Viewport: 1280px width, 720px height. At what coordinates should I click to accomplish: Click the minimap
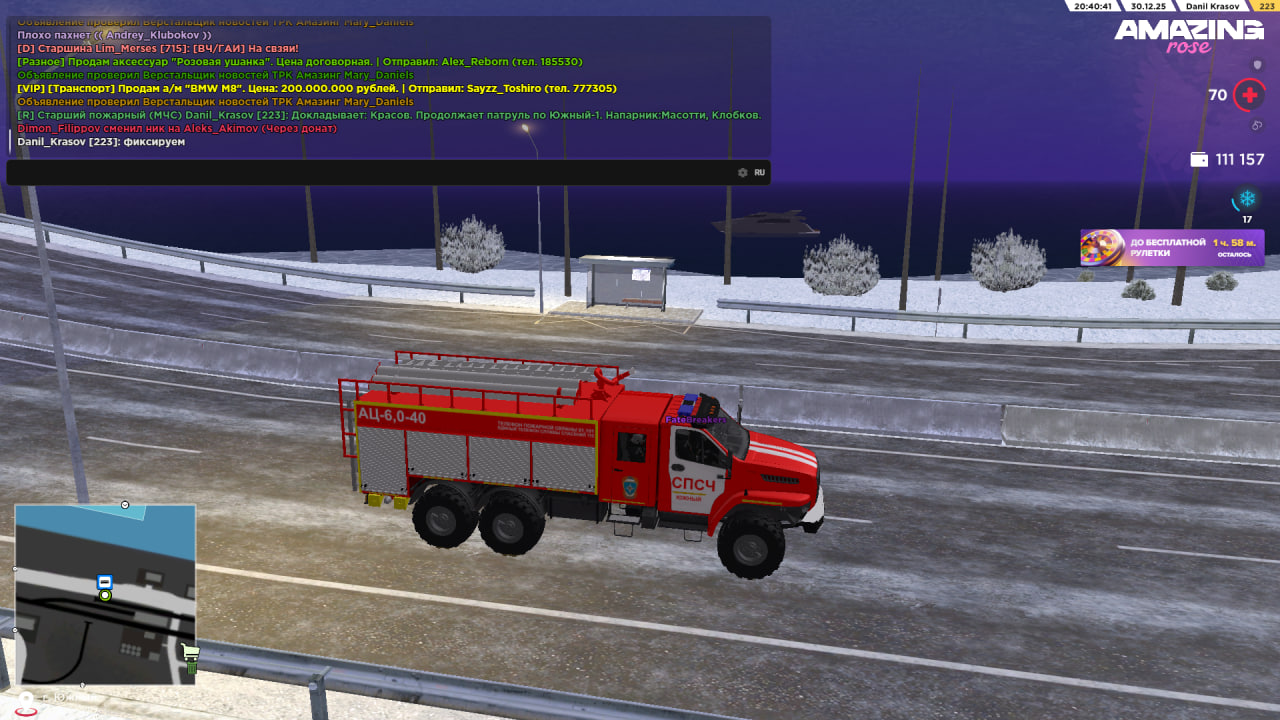click(x=105, y=594)
